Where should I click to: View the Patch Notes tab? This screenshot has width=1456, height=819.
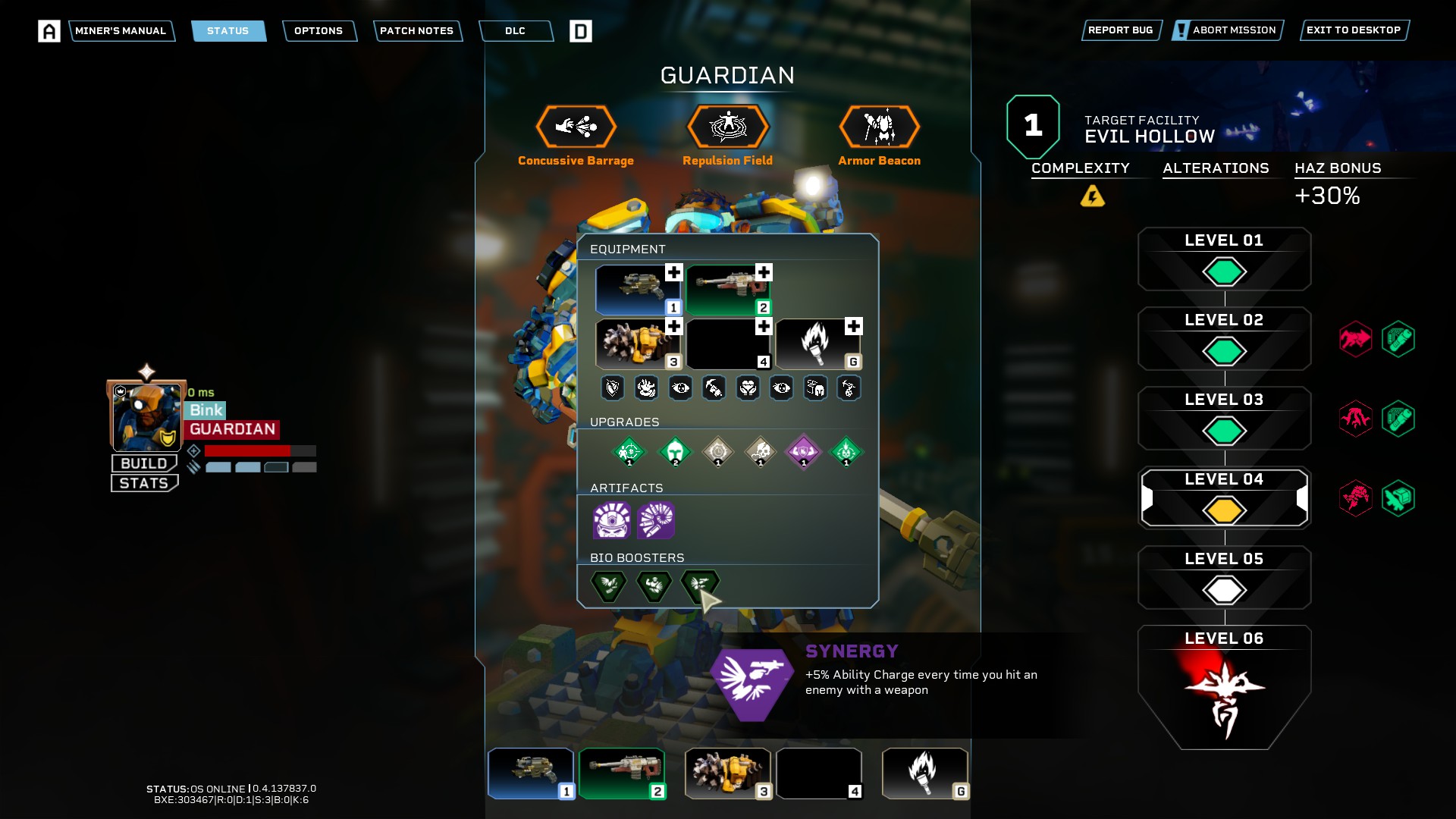[416, 31]
